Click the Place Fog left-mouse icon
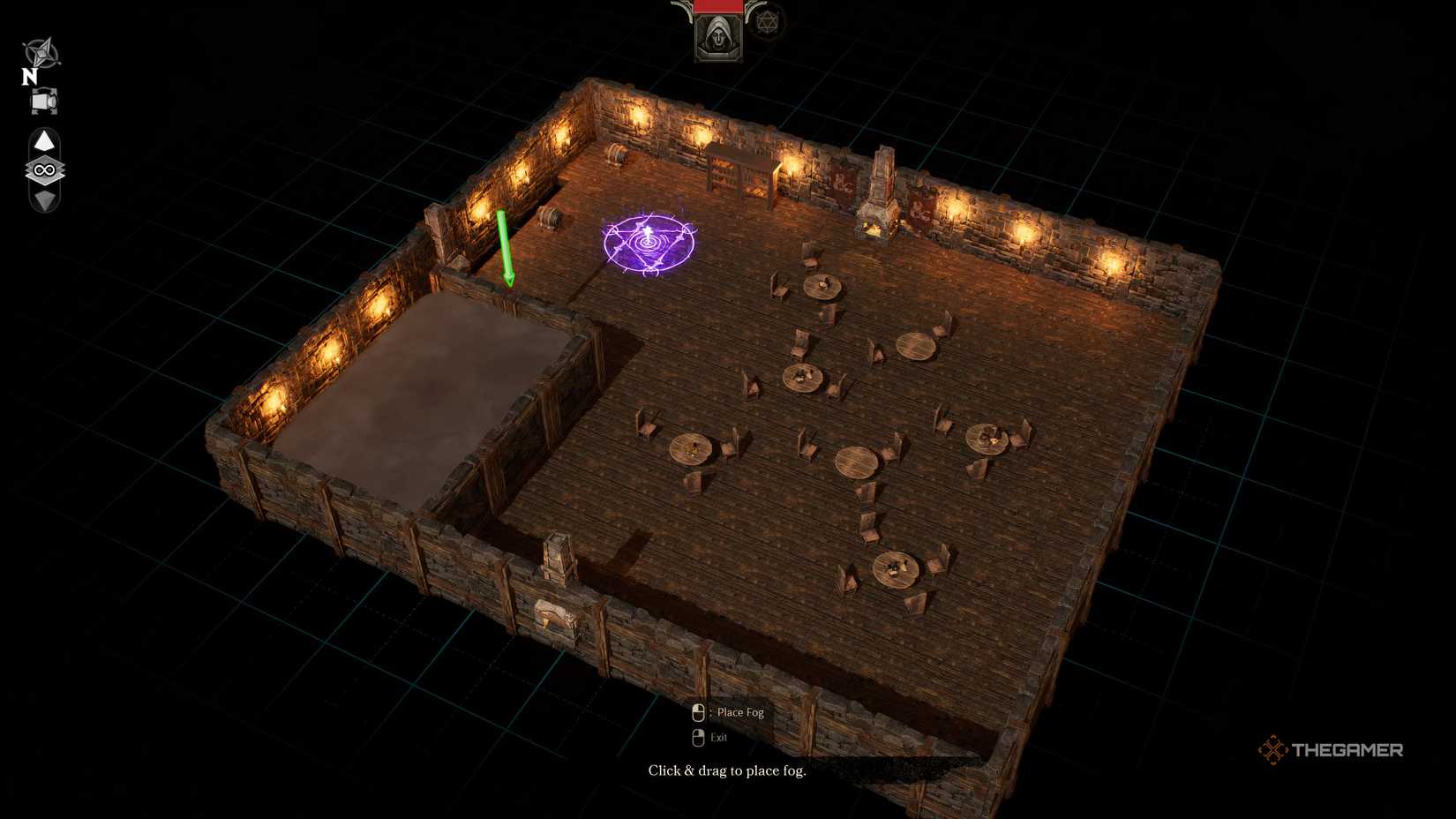 coord(697,712)
